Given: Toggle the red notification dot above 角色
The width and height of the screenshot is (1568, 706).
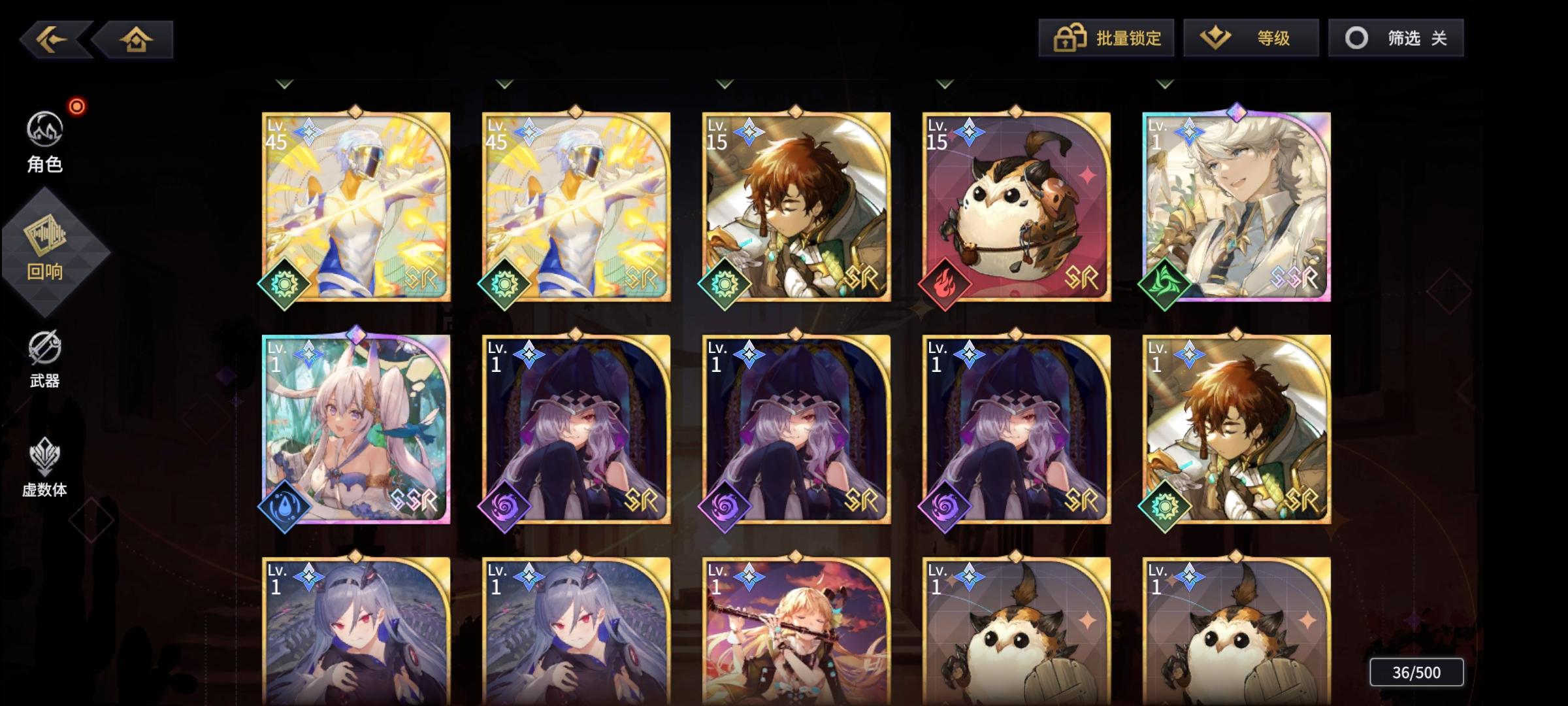Looking at the screenshot, I should 75,107.
